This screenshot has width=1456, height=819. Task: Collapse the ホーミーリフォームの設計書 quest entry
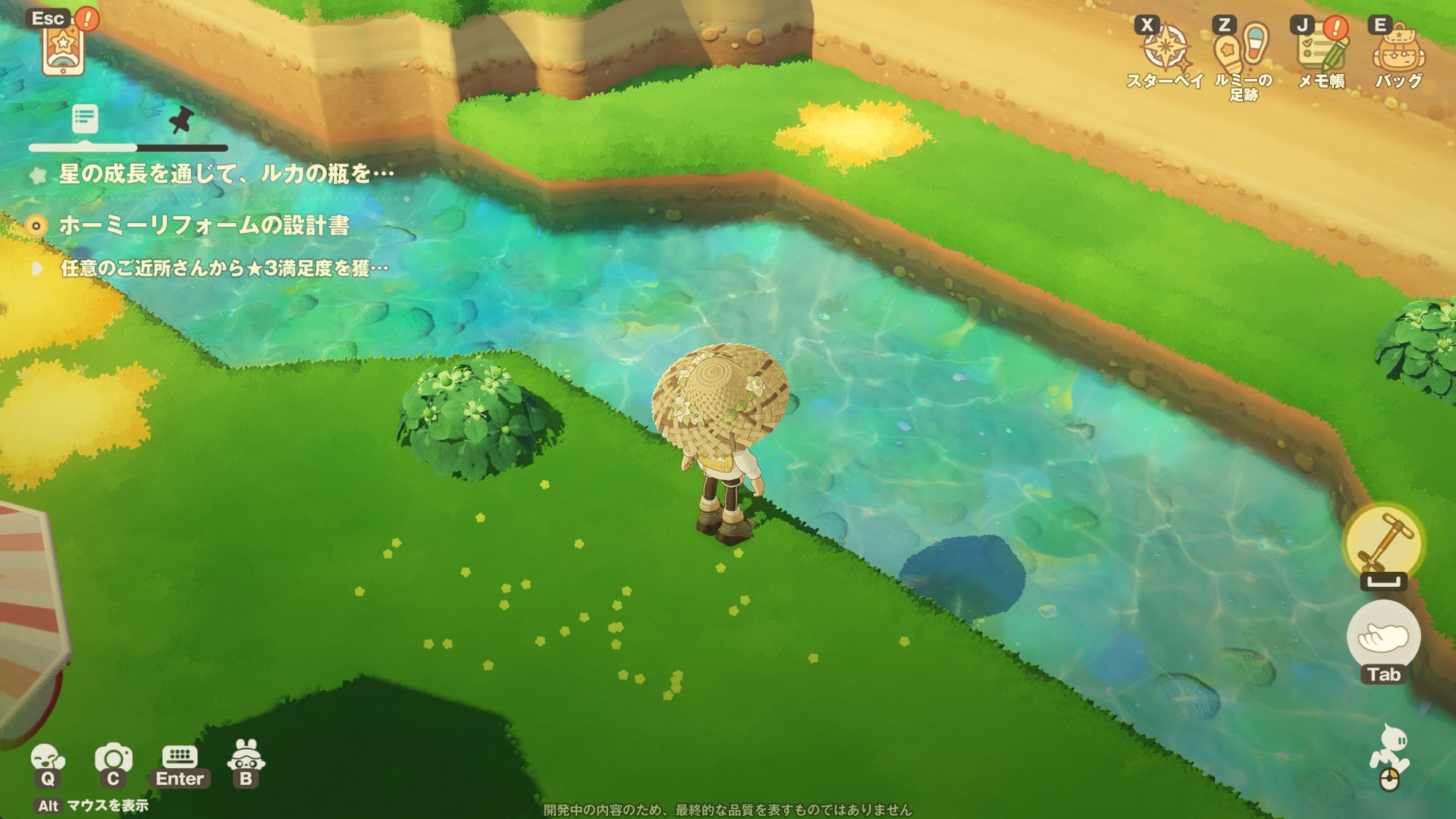tap(34, 224)
